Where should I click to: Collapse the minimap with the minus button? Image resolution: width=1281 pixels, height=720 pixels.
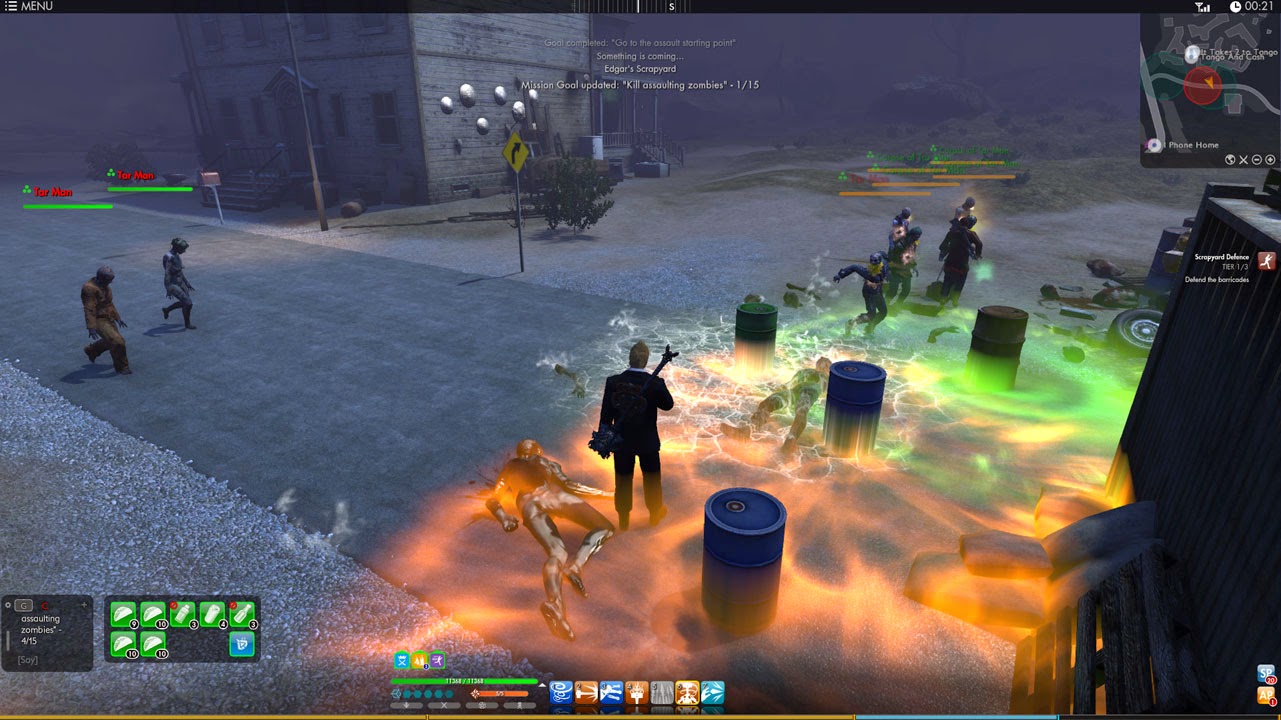[x=1256, y=159]
